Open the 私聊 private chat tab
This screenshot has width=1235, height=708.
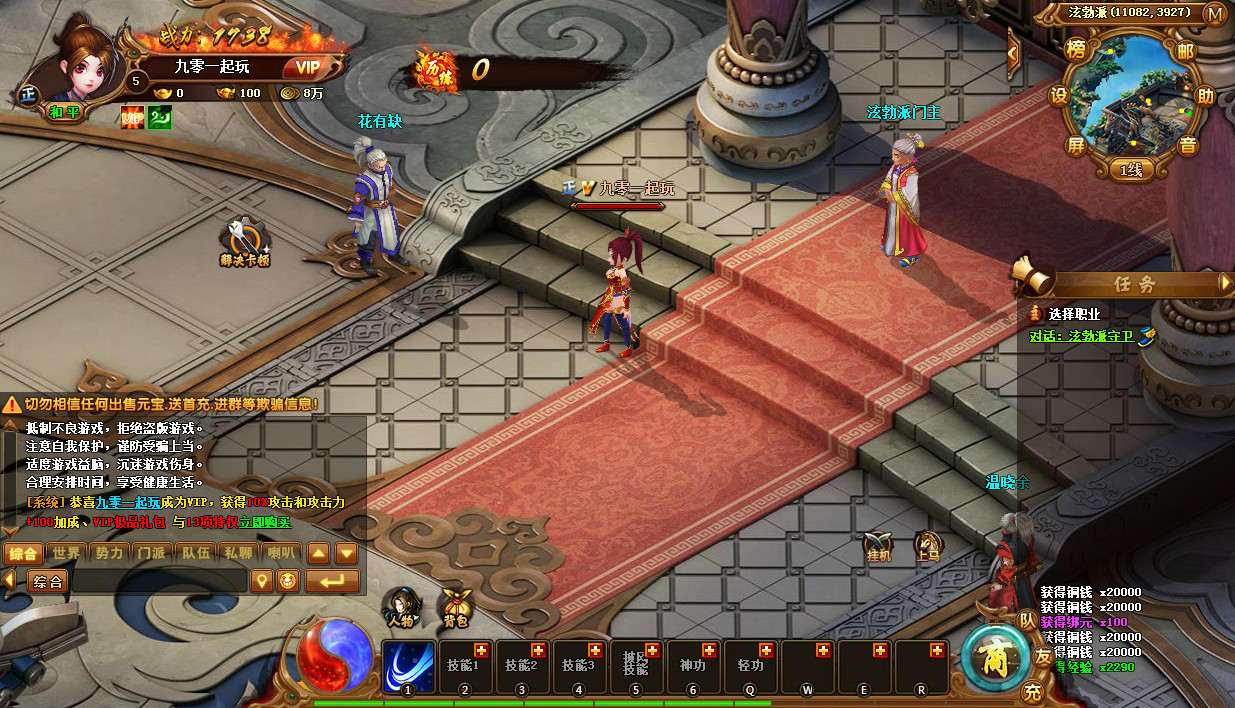pyautogui.click(x=238, y=553)
